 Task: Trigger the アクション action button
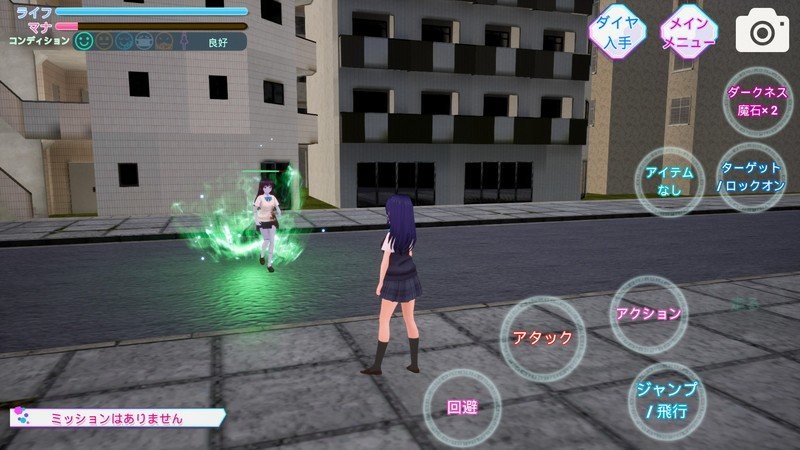click(649, 313)
